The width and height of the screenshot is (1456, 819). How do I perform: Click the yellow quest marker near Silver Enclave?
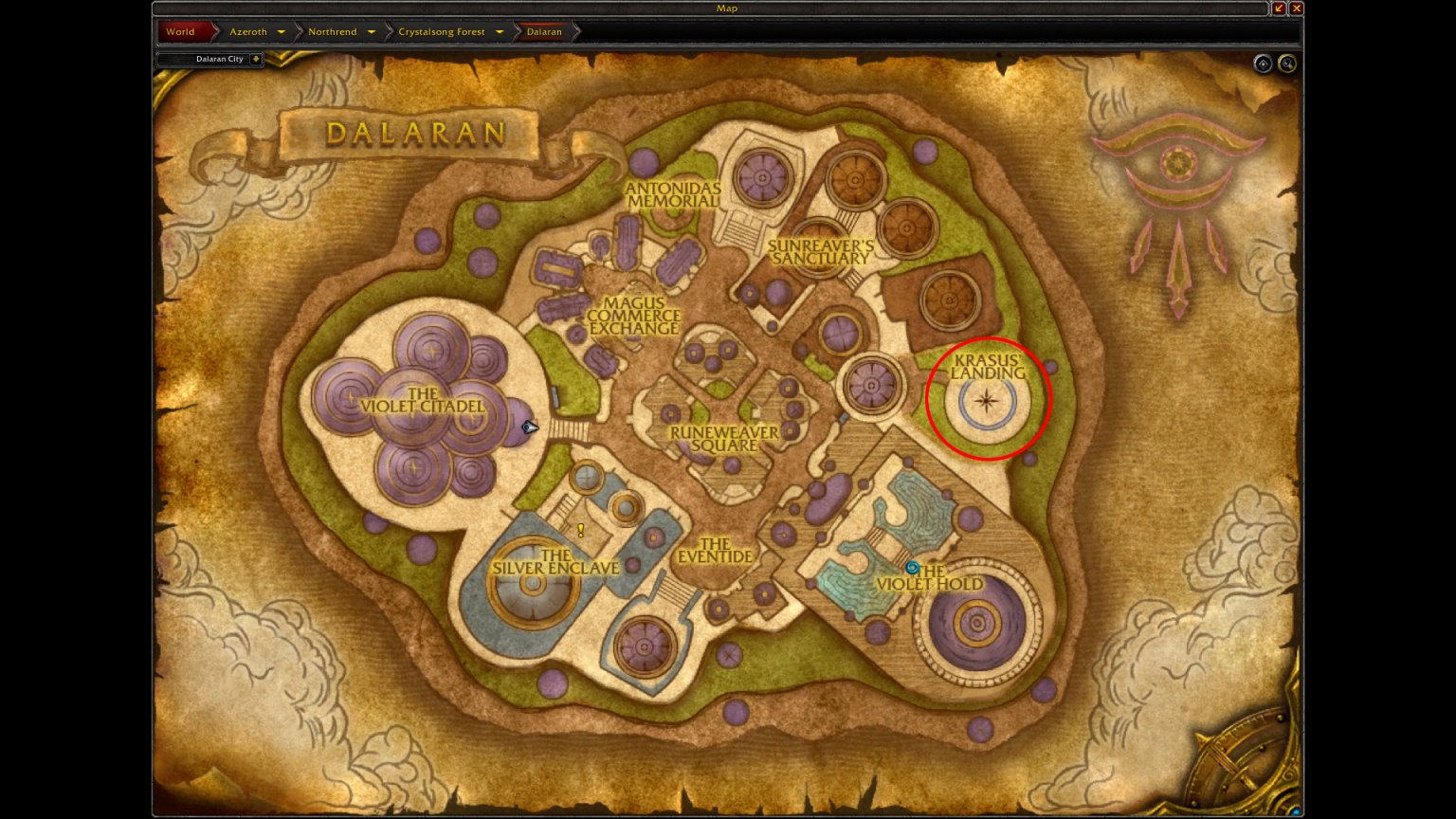[x=580, y=531]
